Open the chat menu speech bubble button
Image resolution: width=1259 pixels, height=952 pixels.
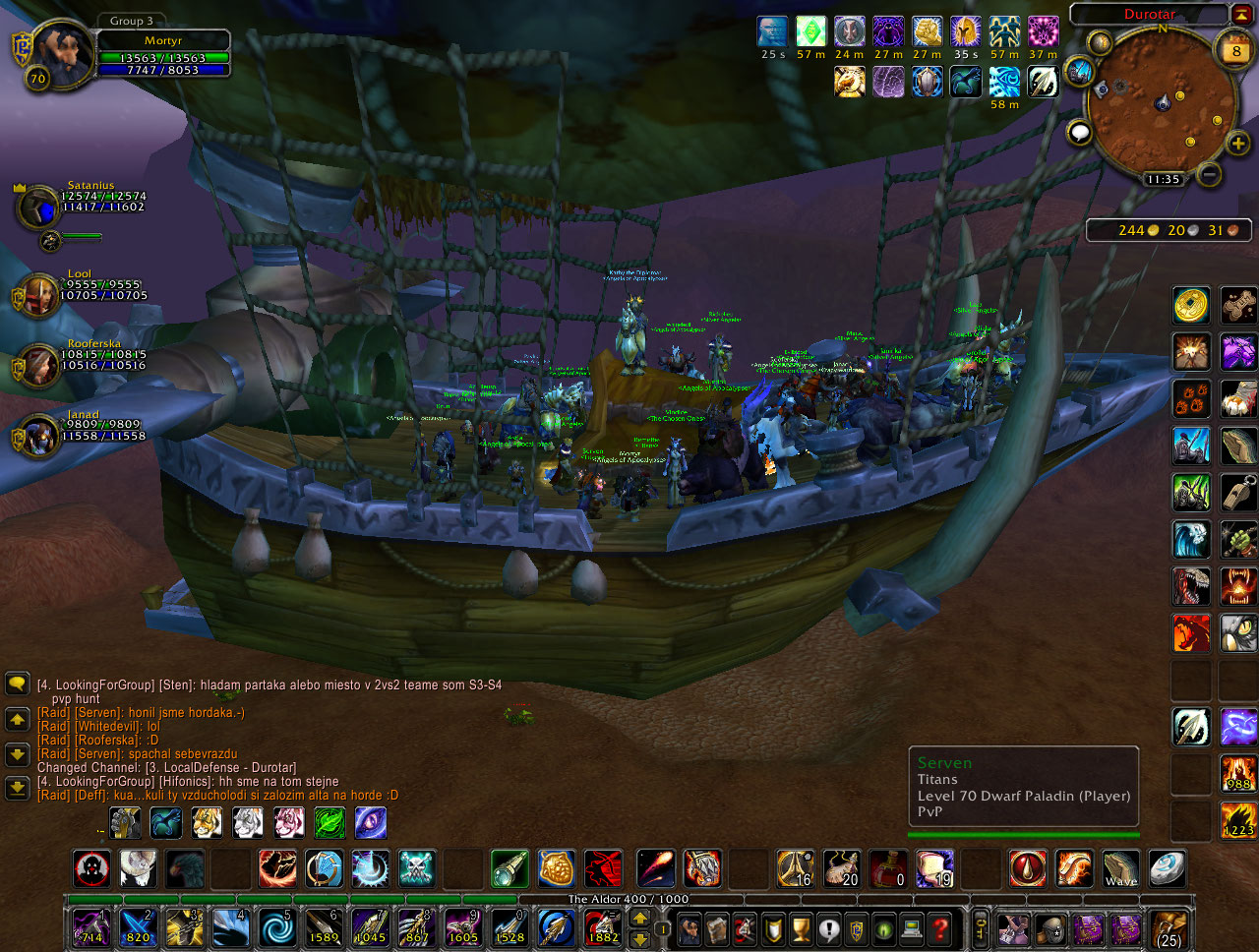(17, 684)
